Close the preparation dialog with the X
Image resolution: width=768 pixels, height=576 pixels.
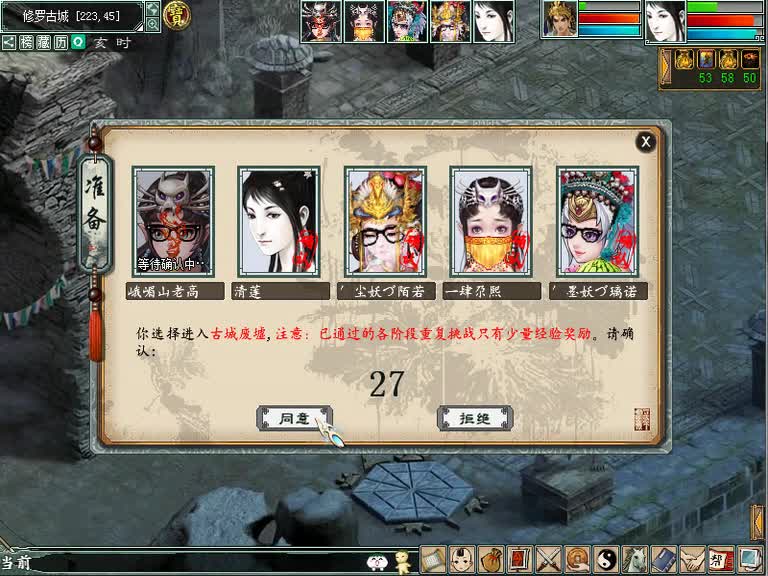646,142
